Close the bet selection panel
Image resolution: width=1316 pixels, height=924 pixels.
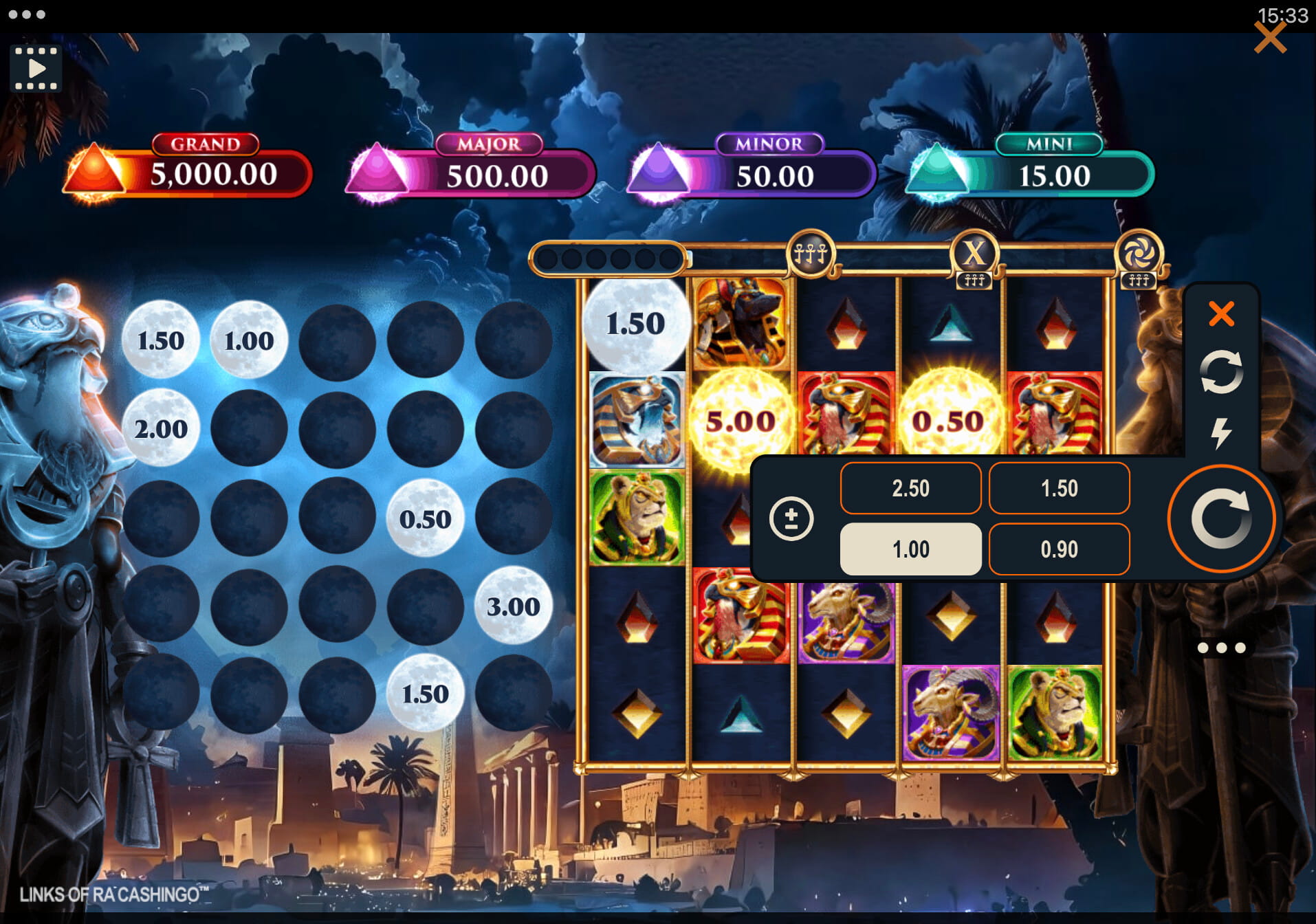click(x=1221, y=314)
